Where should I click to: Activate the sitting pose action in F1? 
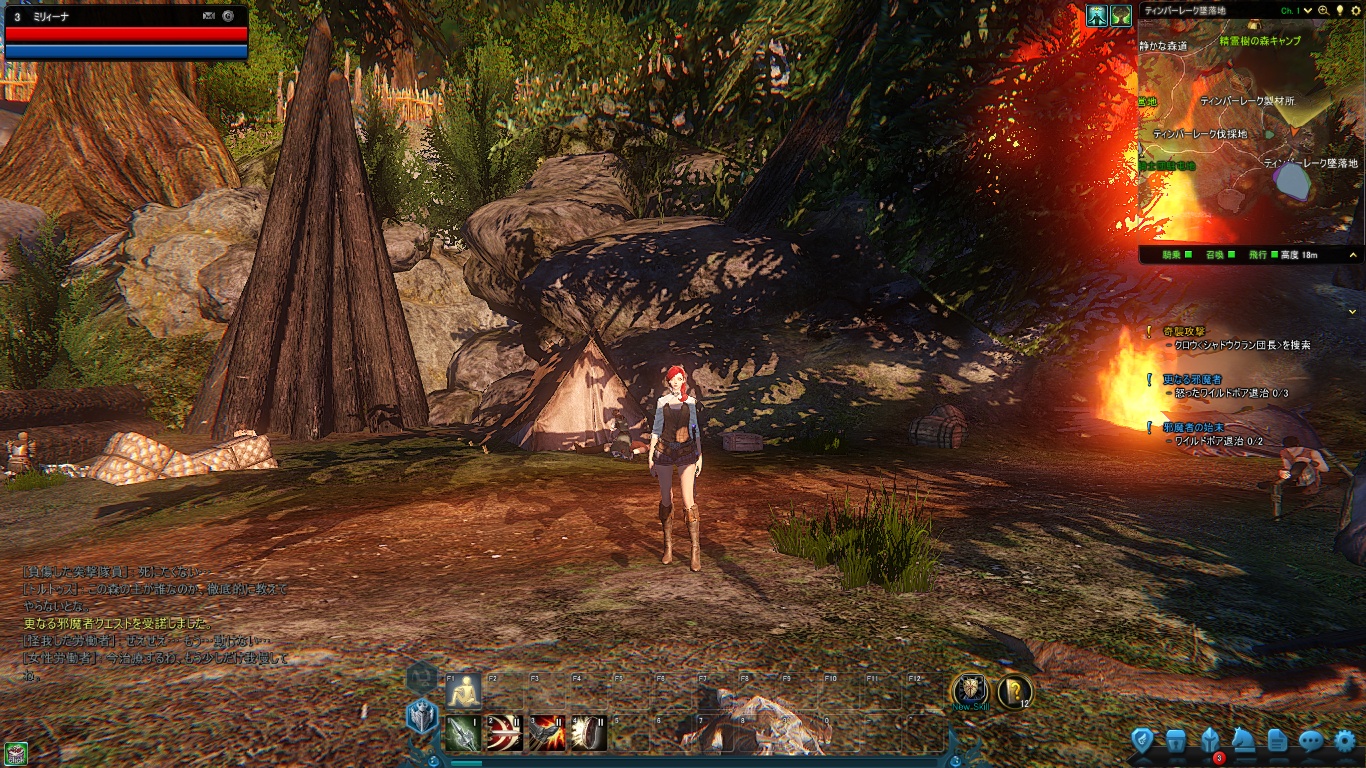click(465, 691)
